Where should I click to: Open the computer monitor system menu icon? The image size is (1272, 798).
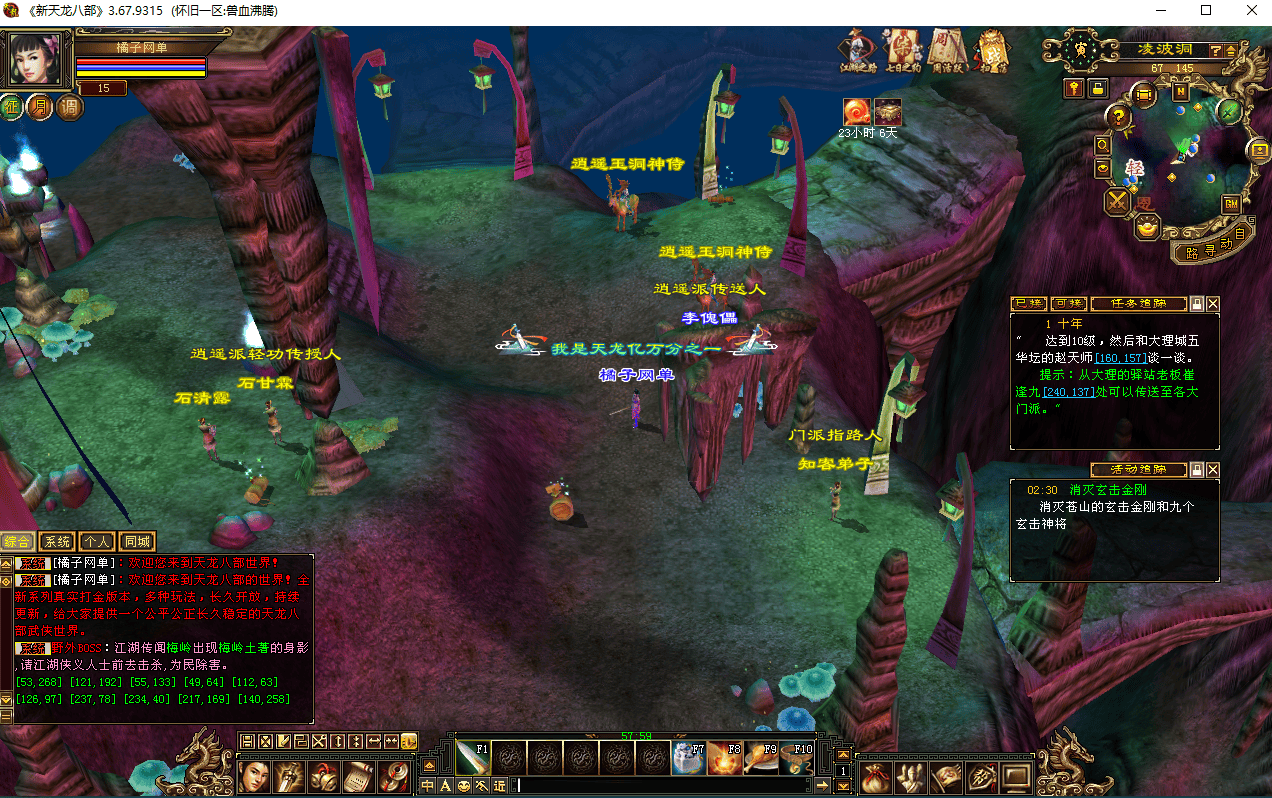point(1017,776)
